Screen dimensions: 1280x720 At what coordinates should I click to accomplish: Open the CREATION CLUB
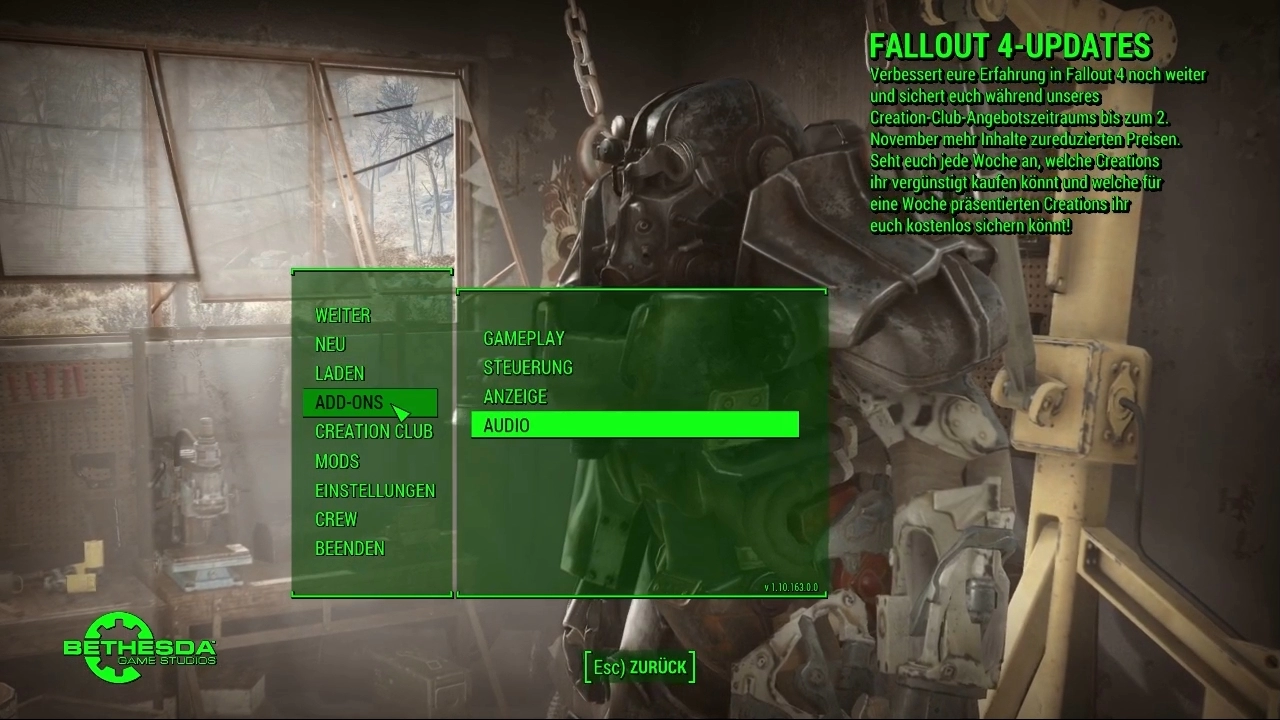point(374,431)
